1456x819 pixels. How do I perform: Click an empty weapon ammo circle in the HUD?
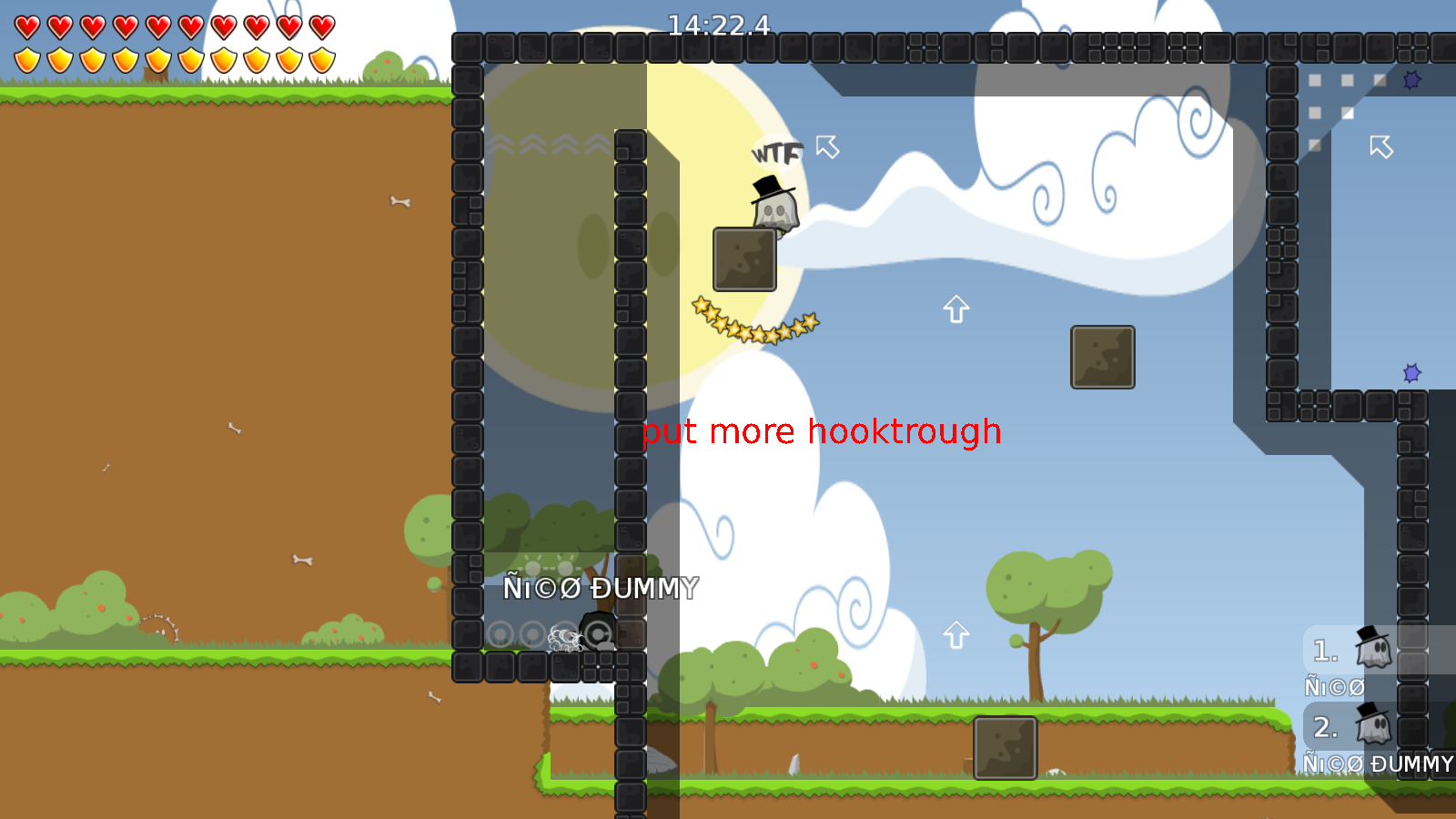[500, 634]
